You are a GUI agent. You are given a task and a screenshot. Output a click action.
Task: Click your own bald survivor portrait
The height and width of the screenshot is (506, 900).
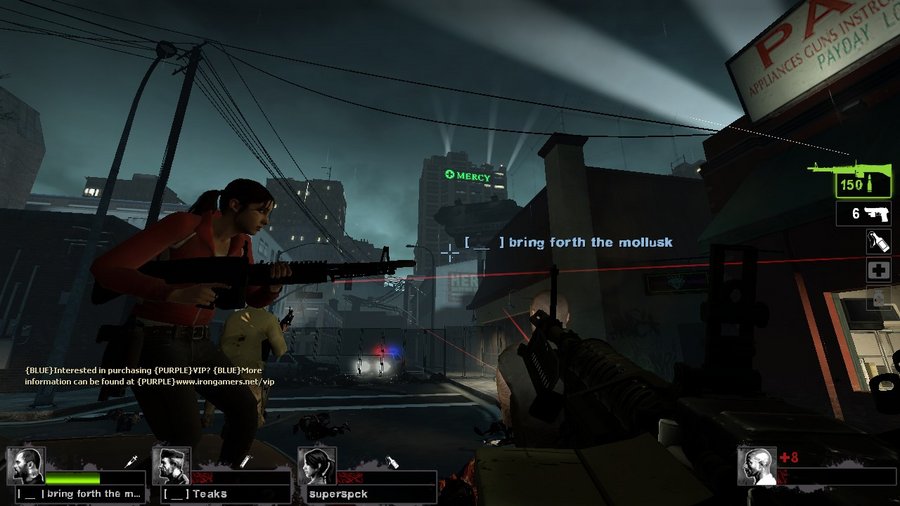[757, 466]
